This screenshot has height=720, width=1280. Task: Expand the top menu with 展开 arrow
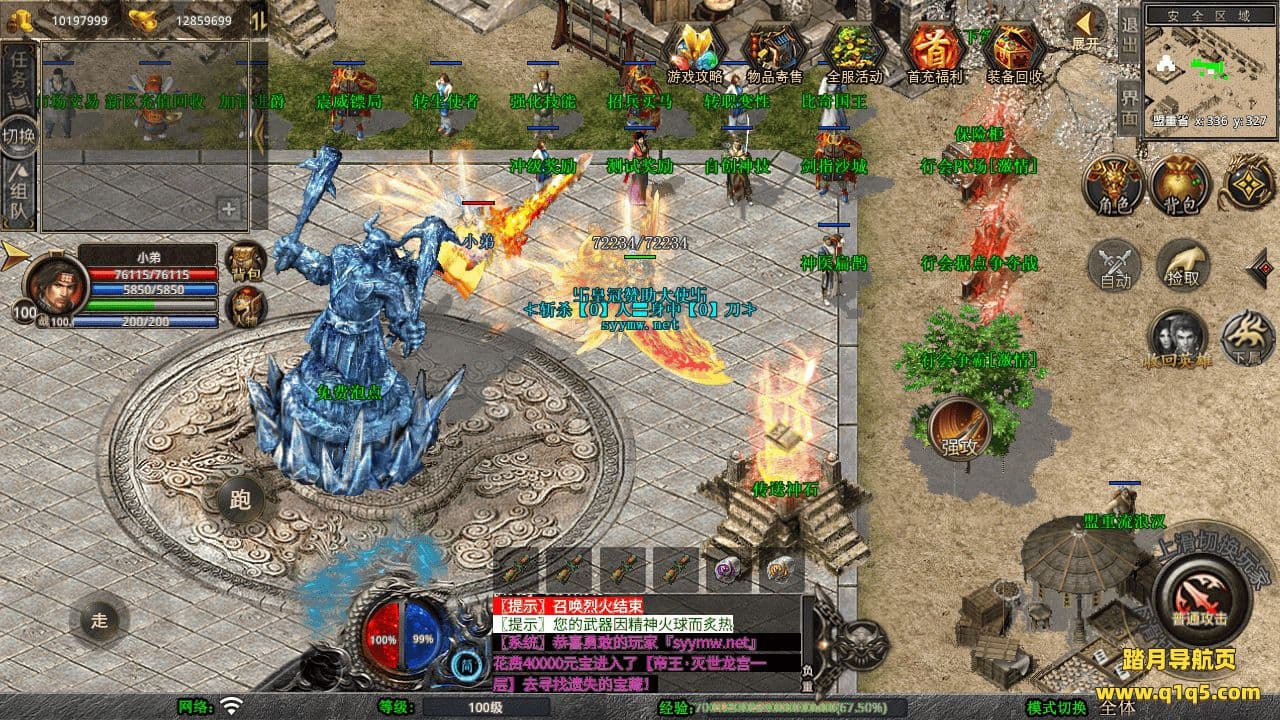[x=1085, y=28]
